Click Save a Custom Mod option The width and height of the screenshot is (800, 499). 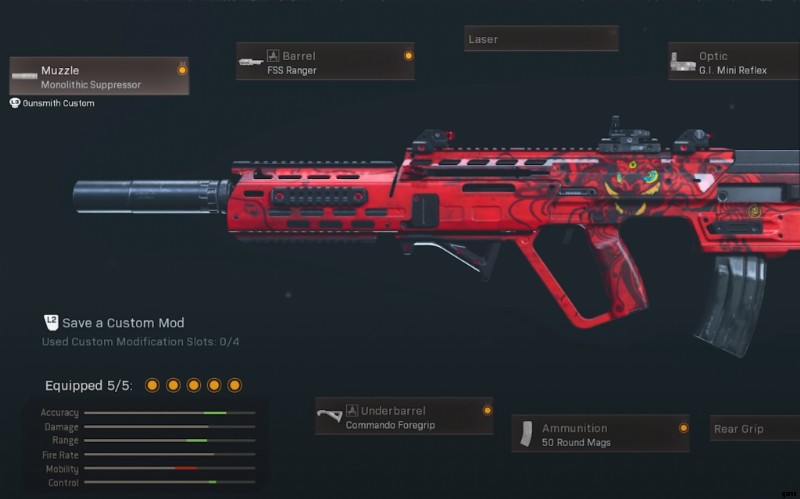122,323
